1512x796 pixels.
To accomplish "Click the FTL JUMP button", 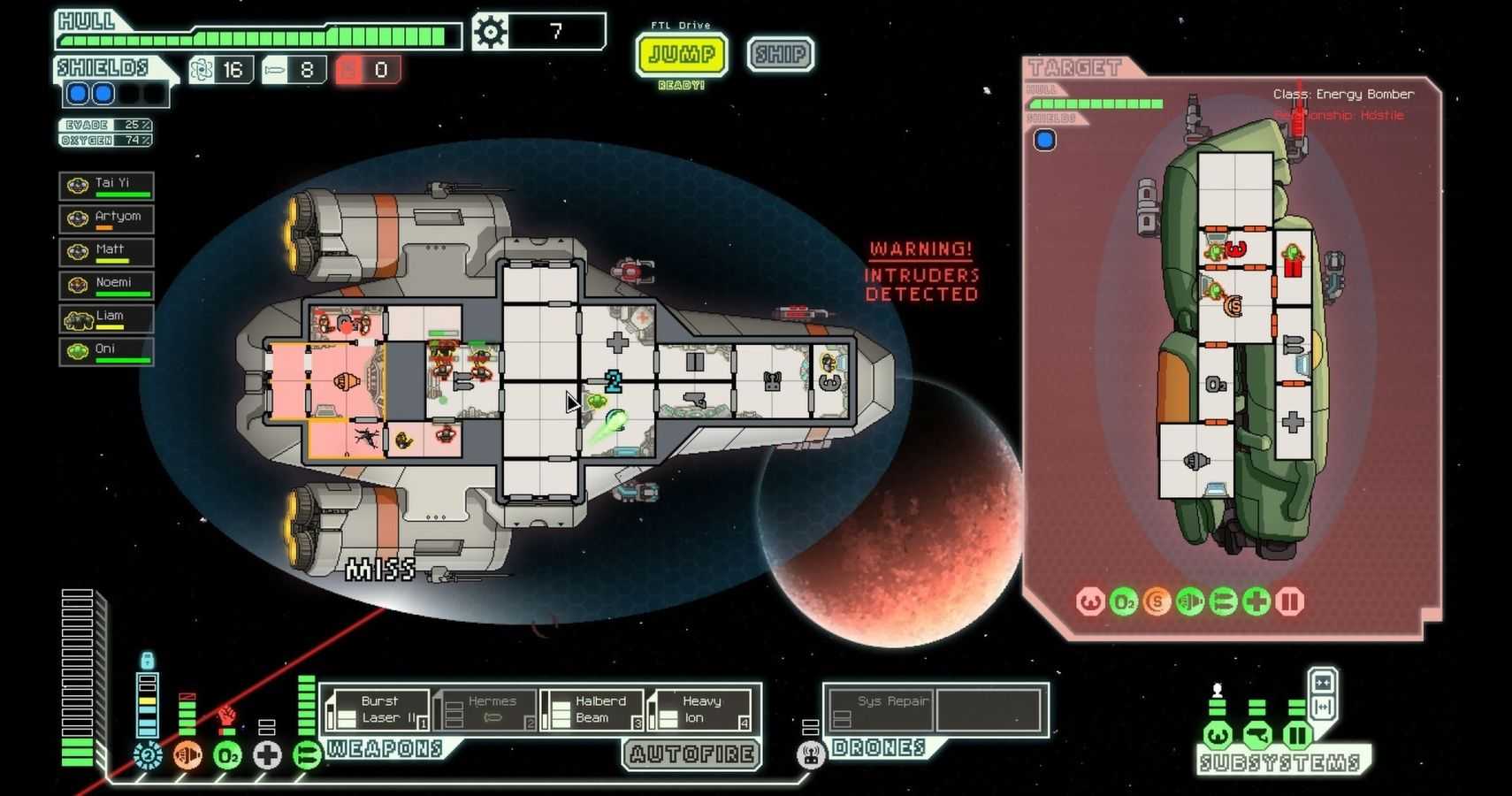I will pyautogui.click(x=681, y=55).
